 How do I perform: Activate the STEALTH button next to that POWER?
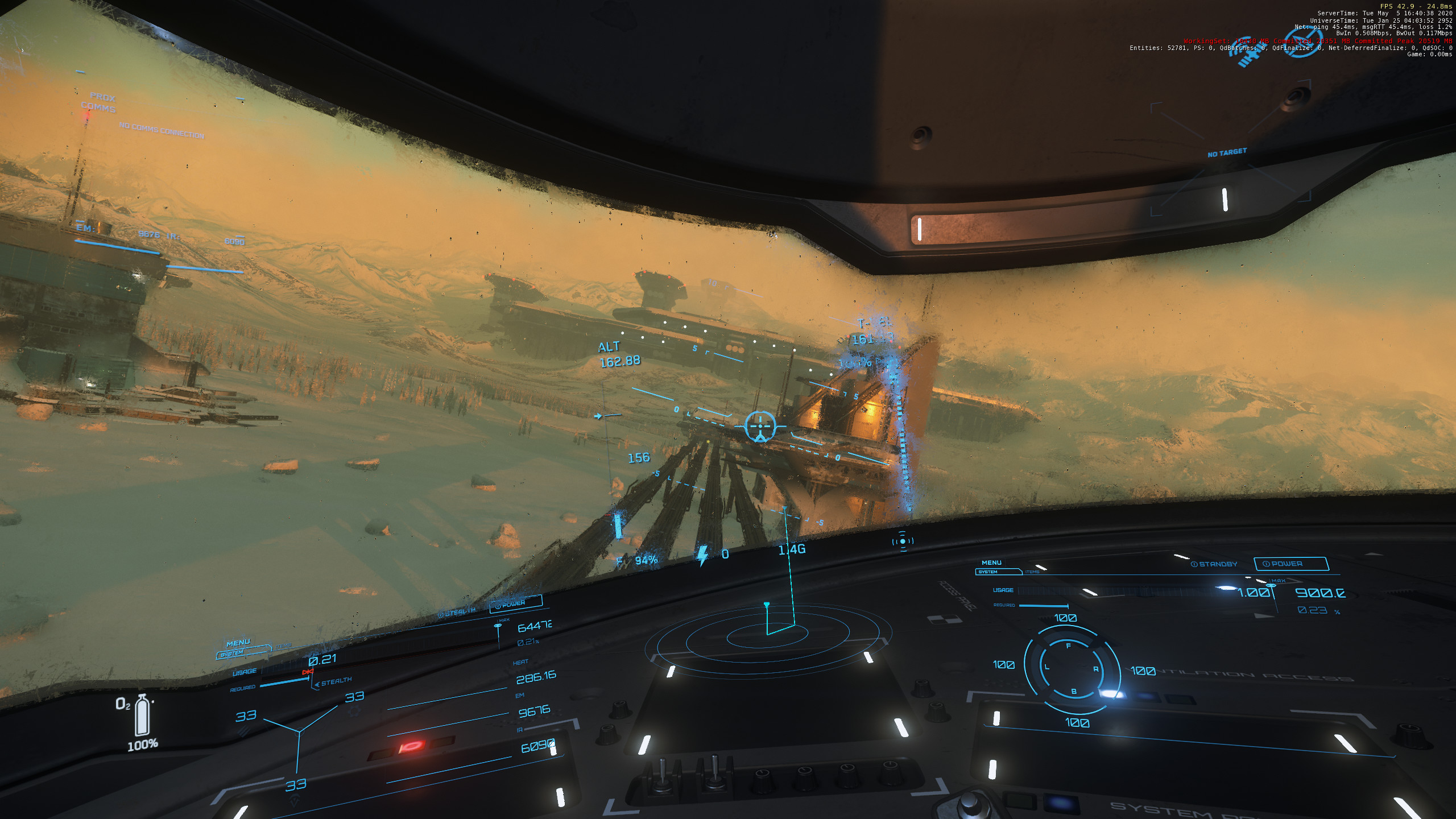click(457, 612)
